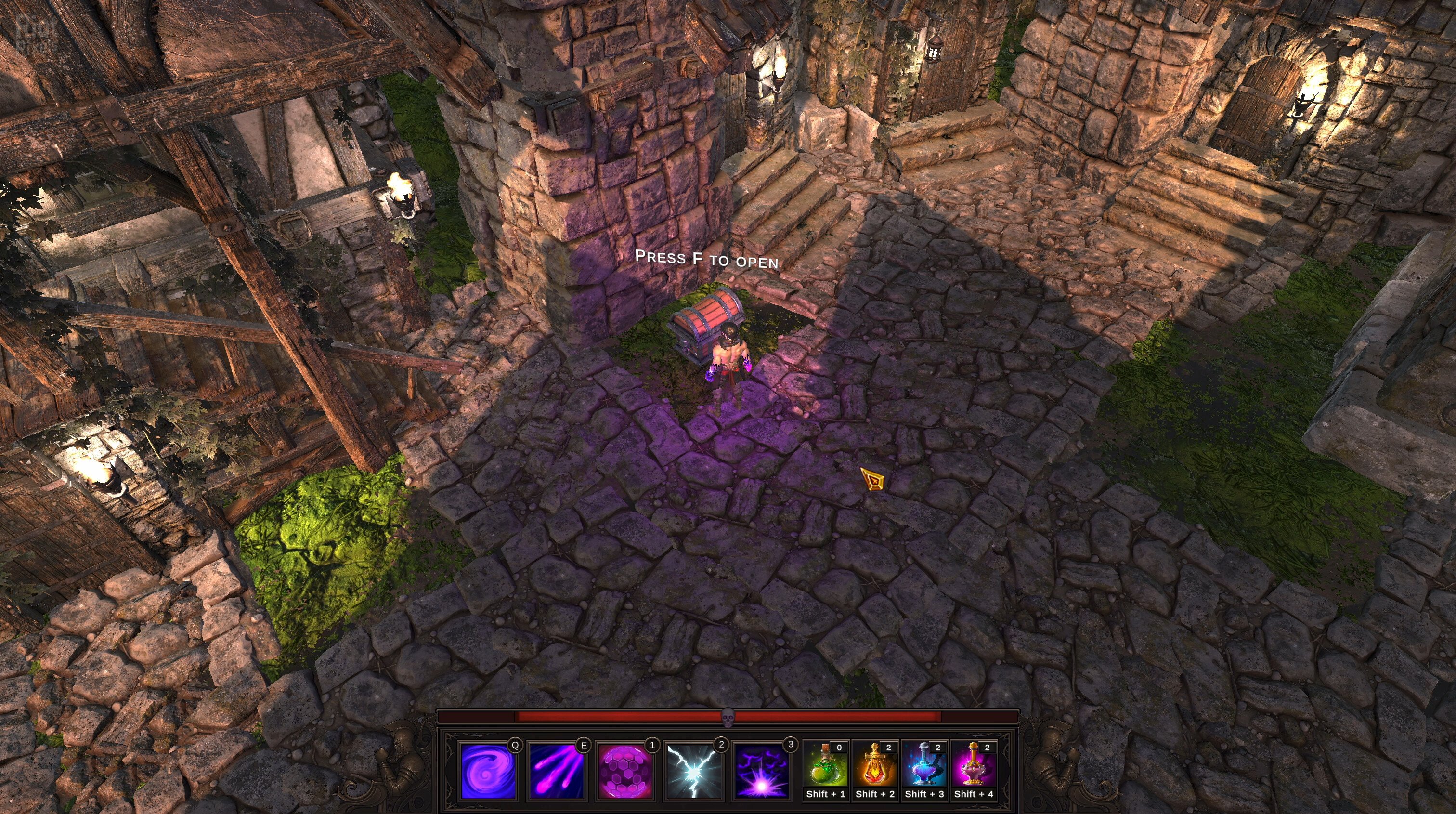Choose the pink potion with gold stopper
This screenshot has height=814, width=1456.
coord(973,765)
